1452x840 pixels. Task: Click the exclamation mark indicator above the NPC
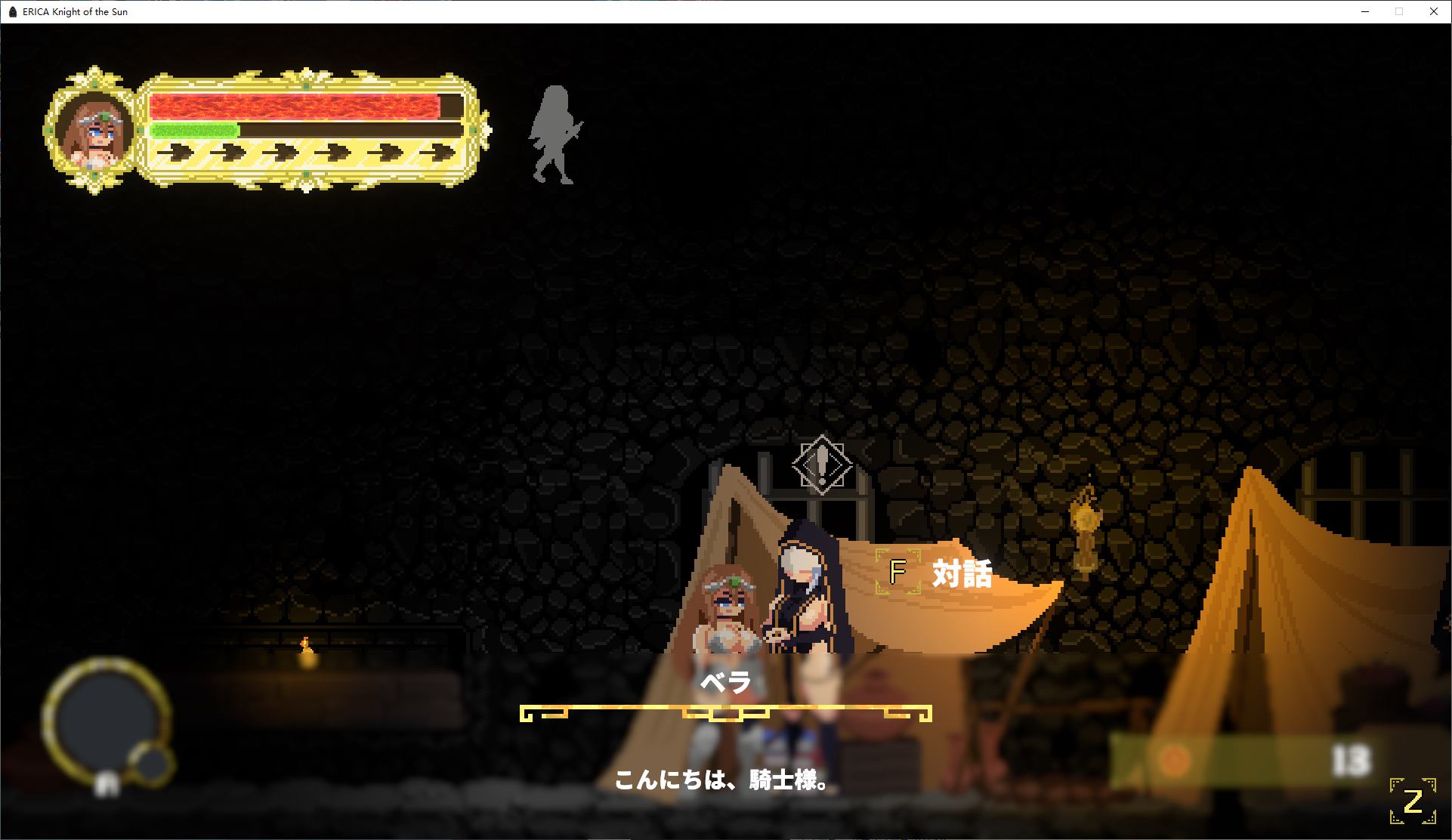[823, 463]
